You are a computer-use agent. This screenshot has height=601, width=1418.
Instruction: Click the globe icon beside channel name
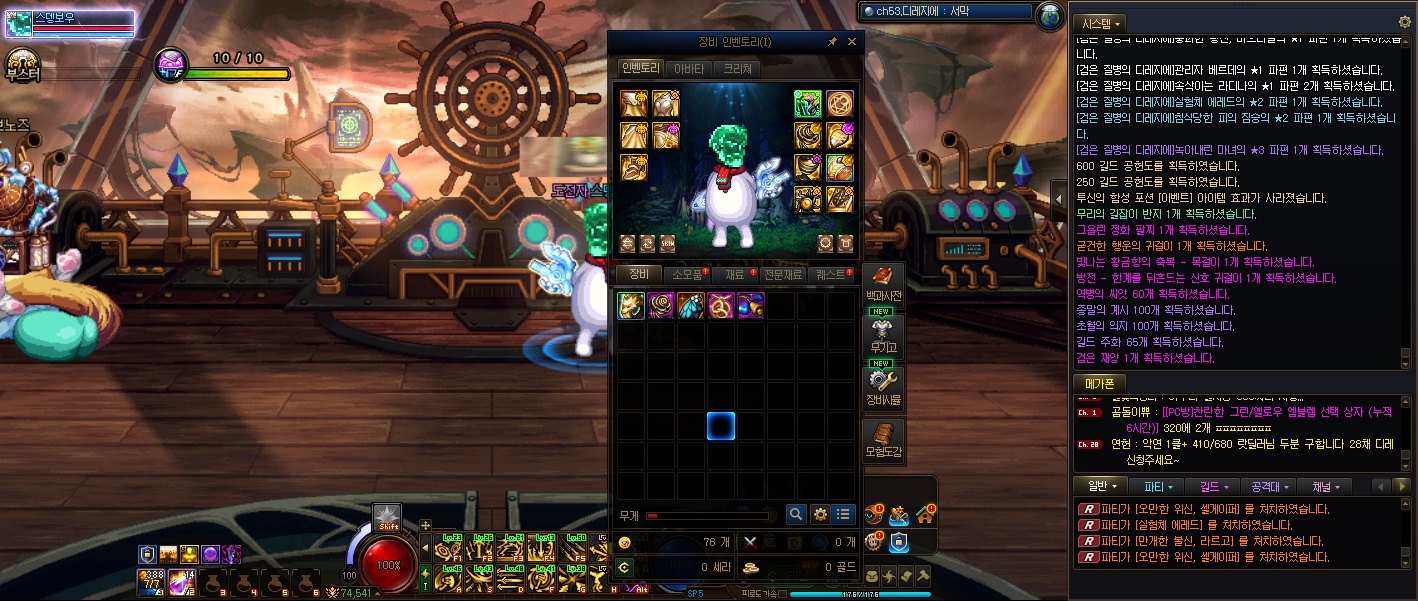pyautogui.click(x=1049, y=14)
